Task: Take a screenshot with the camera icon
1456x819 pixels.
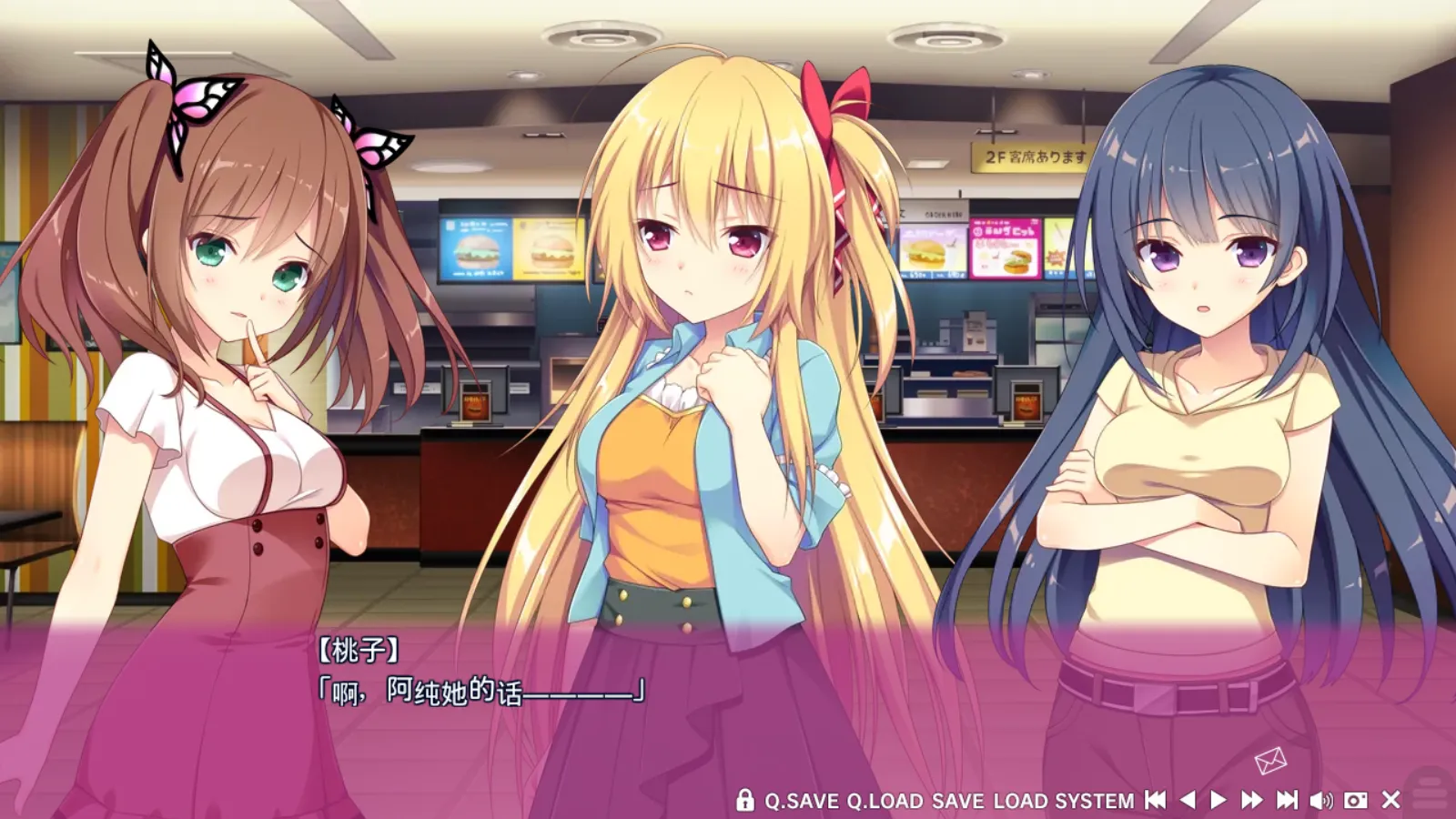Action: (x=1356, y=800)
